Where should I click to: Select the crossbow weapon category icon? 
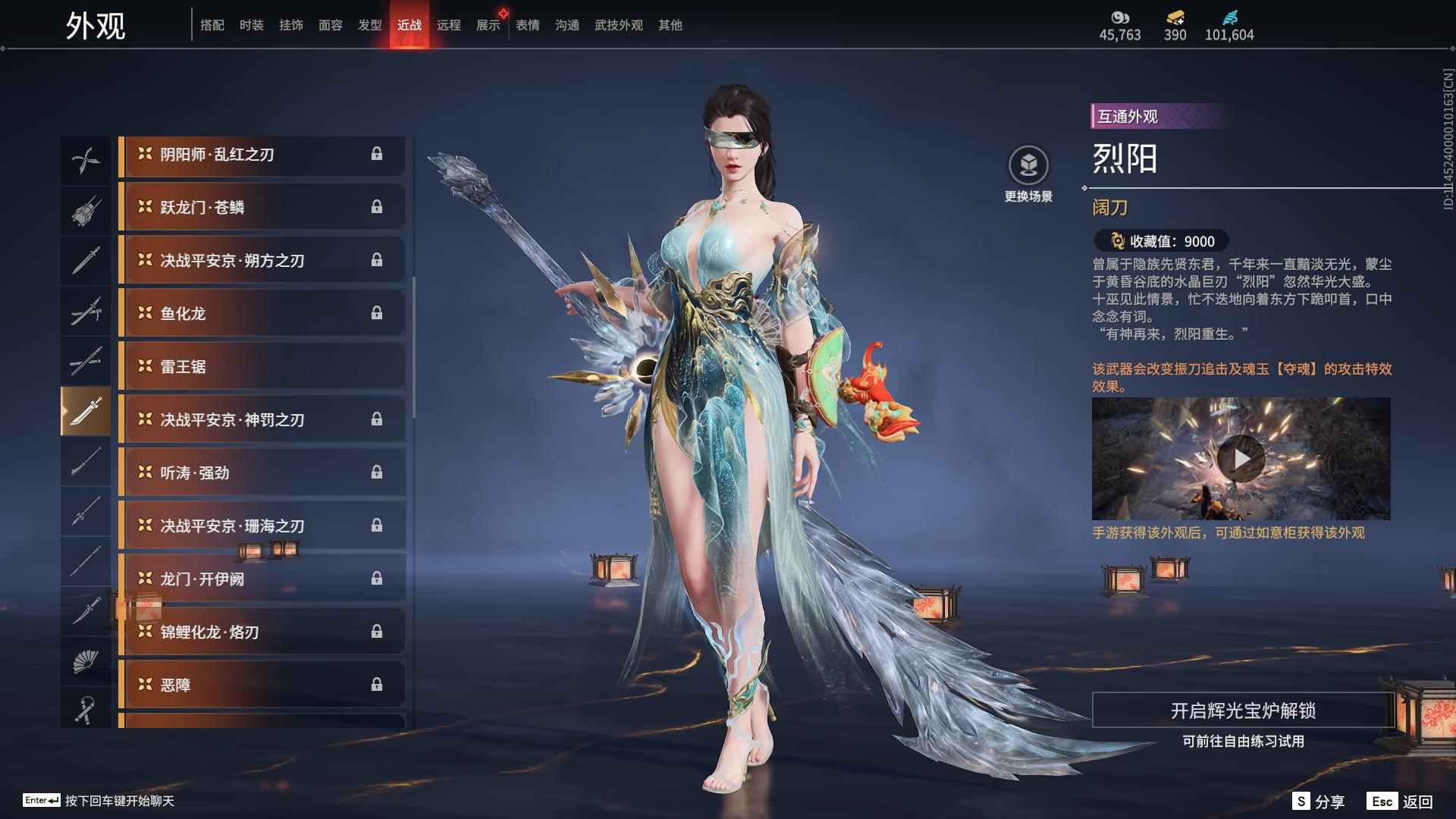click(86, 209)
